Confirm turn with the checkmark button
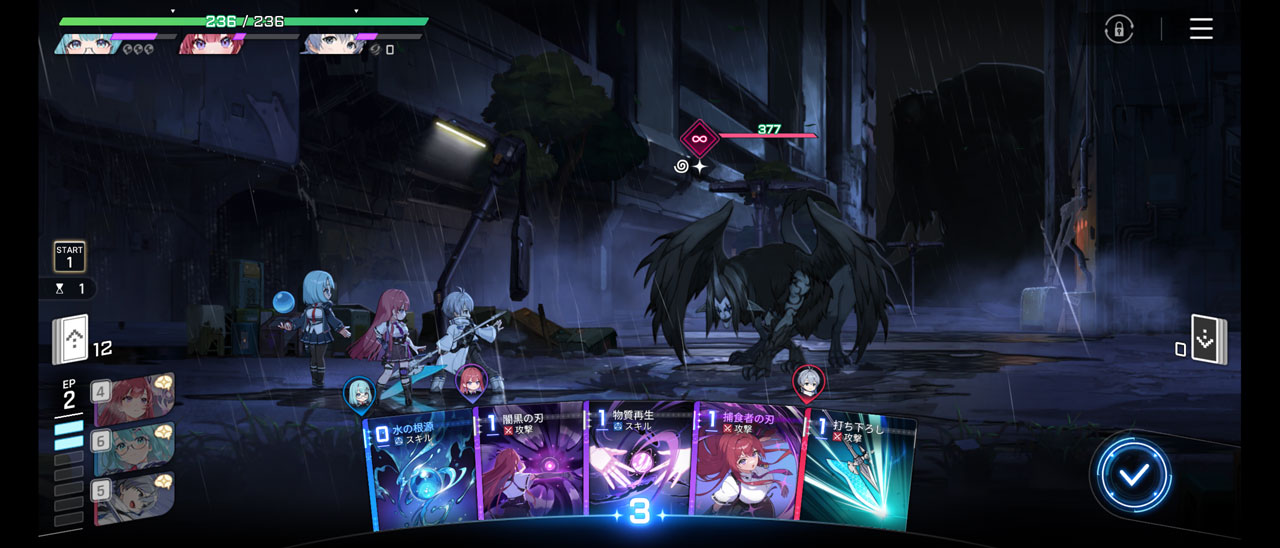Screen dimensions: 1280x548 [x=1133, y=475]
